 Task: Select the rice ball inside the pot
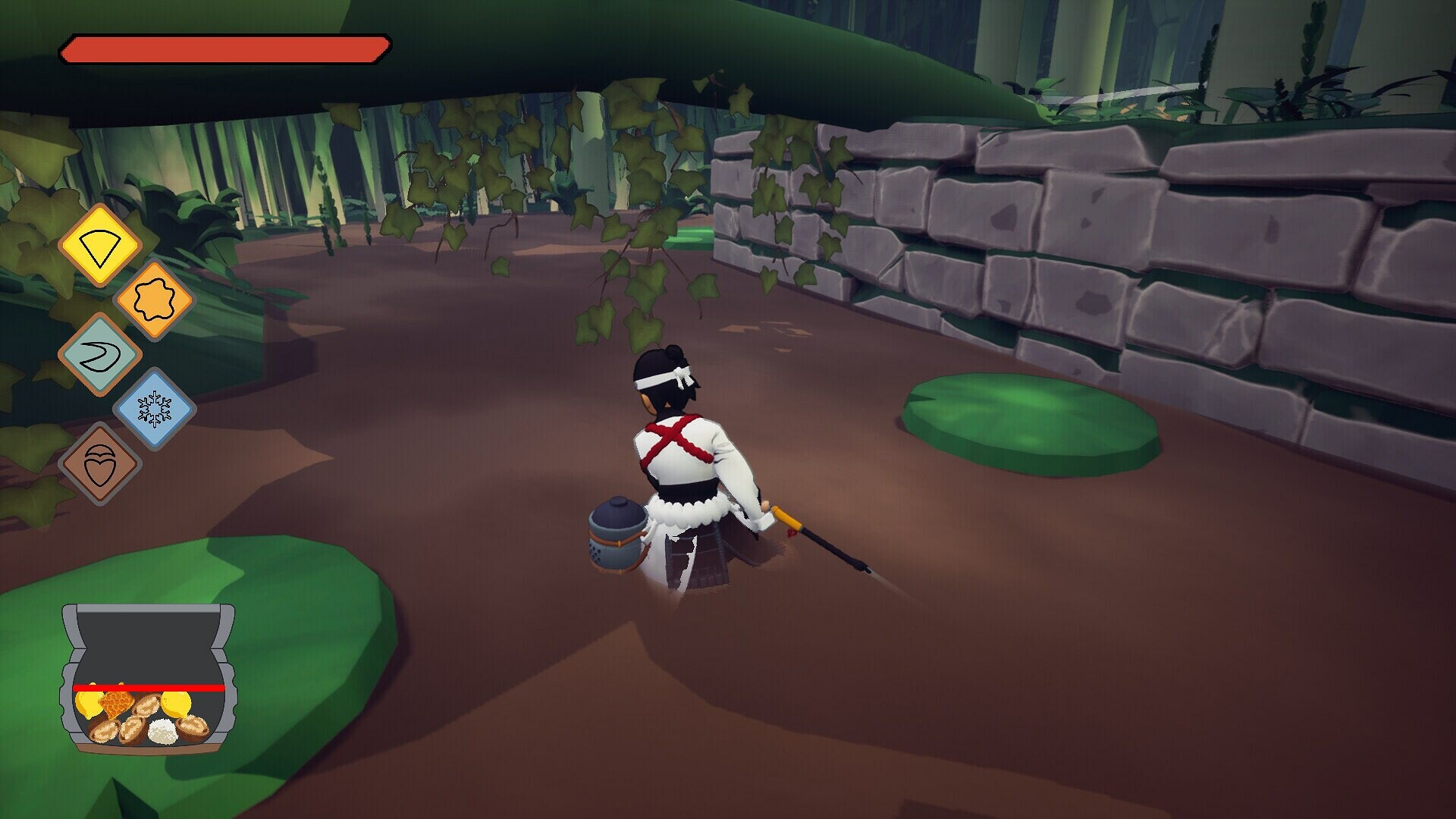click(x=163, y=732)
